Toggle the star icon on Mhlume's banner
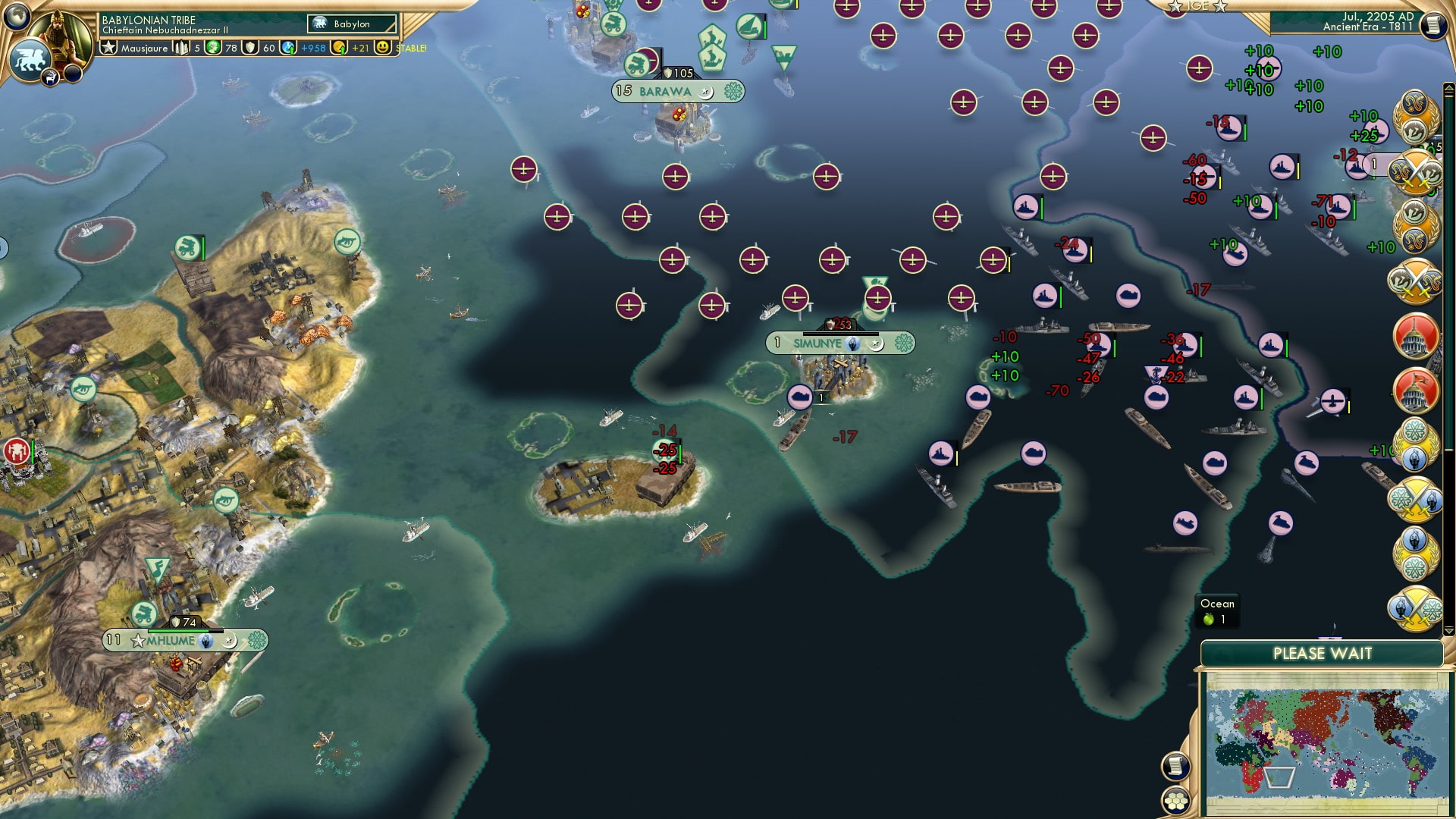 [x=137, y=641]
